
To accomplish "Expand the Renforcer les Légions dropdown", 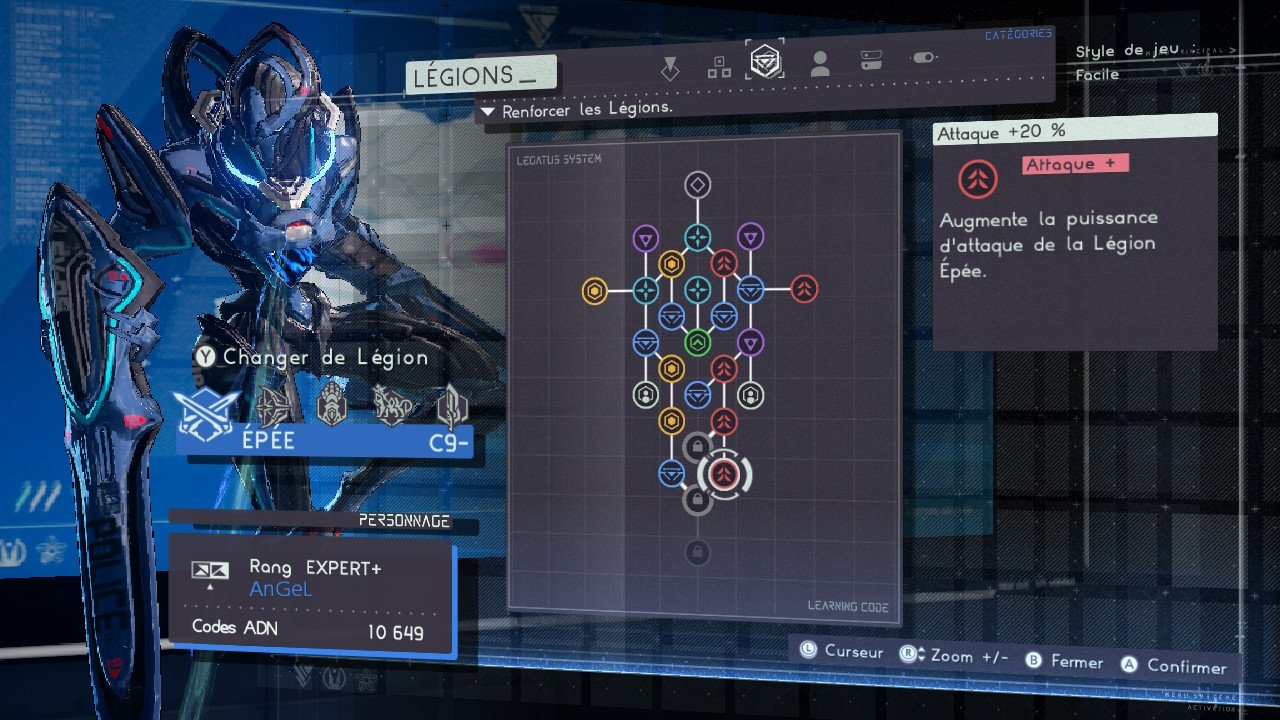I will click(x=488, y=110).
